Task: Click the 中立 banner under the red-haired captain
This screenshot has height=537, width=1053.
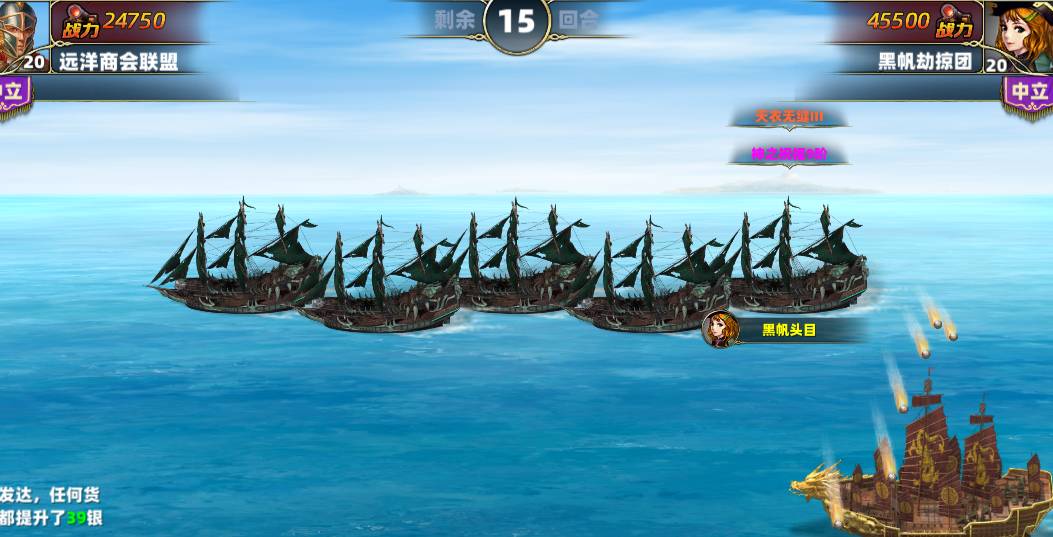Action: click(1029, 93)
